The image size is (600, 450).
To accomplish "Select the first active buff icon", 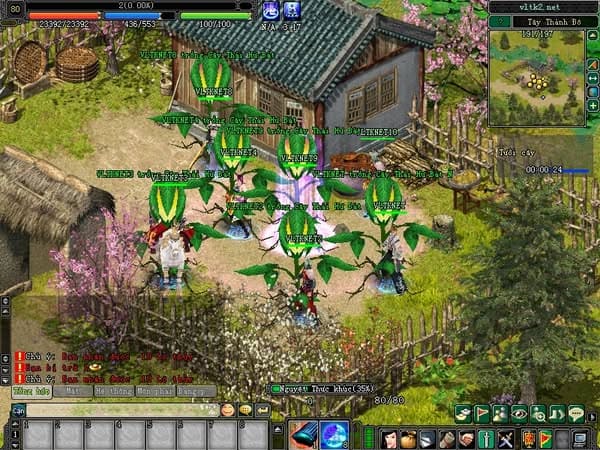I will [268, 11].
